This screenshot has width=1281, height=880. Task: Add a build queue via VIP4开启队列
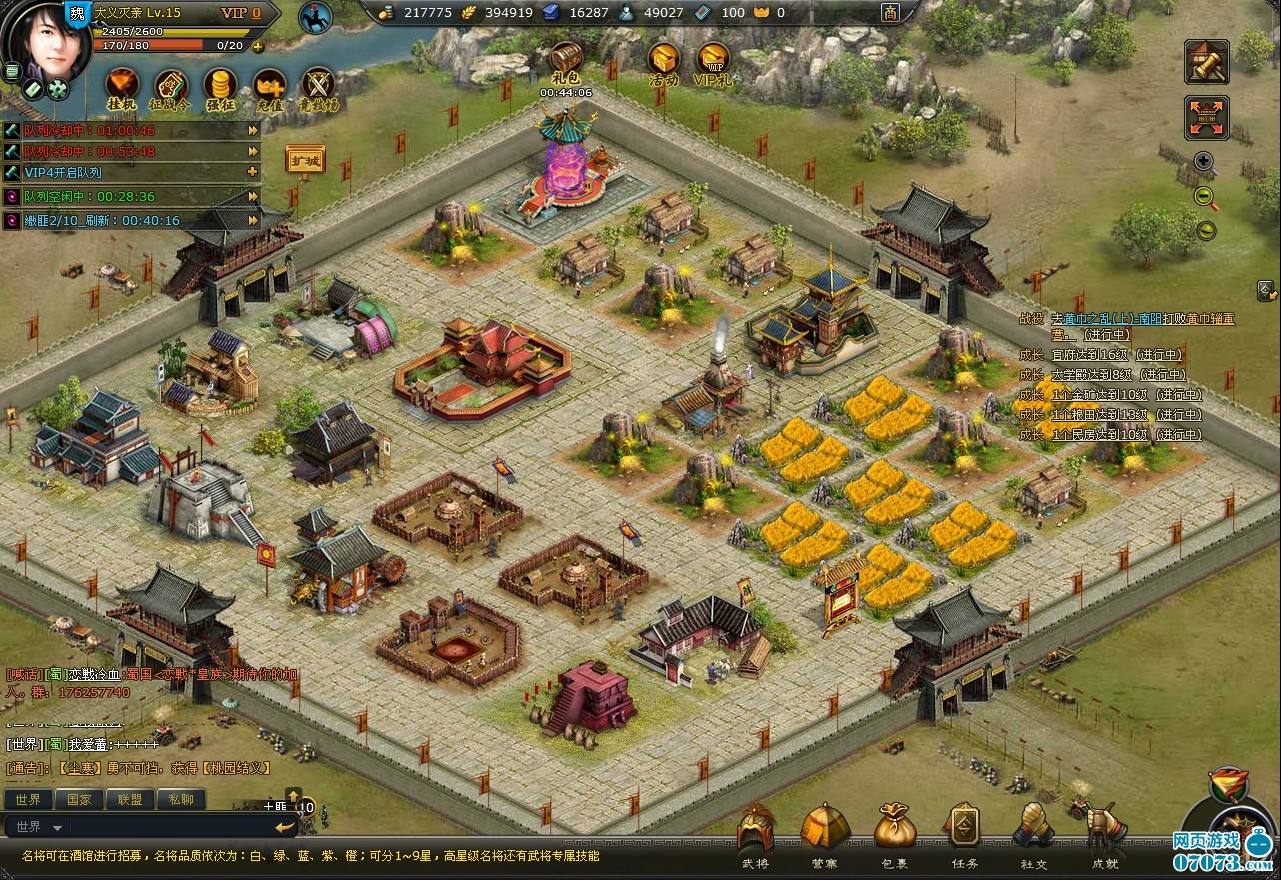(253, 172)
